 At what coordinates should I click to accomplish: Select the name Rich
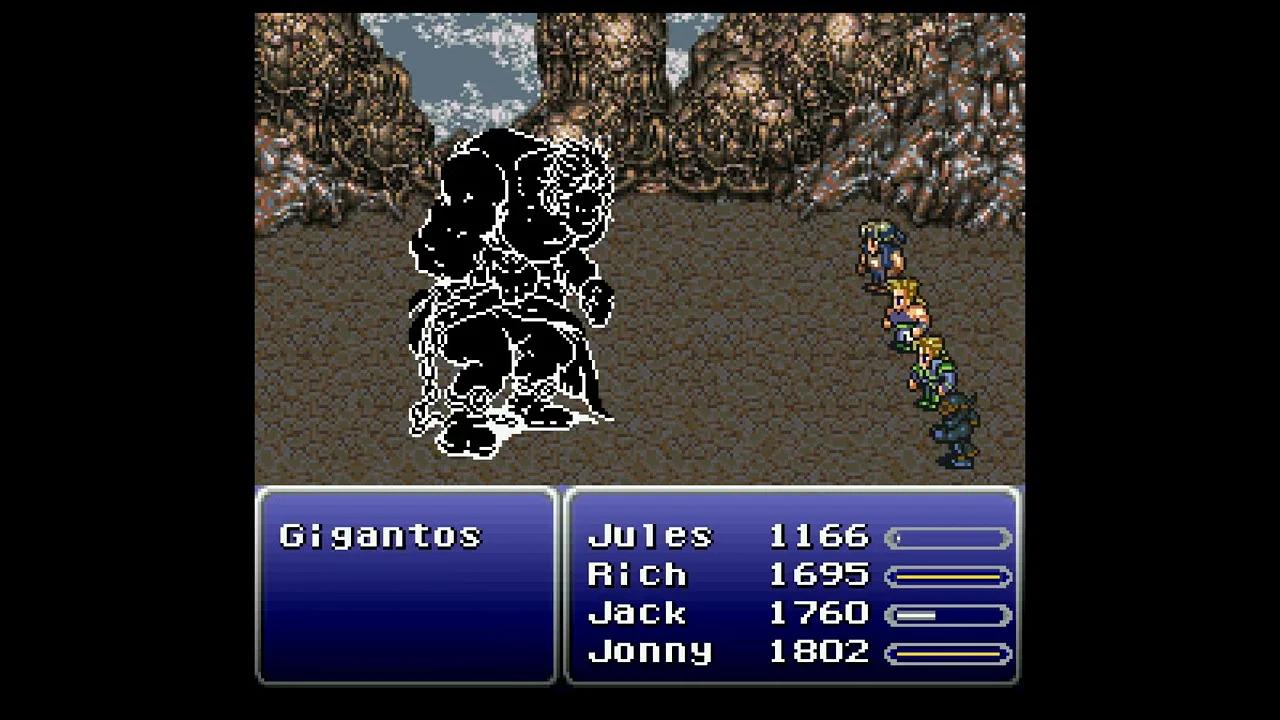pyautogui.click(x=638, y=575)
